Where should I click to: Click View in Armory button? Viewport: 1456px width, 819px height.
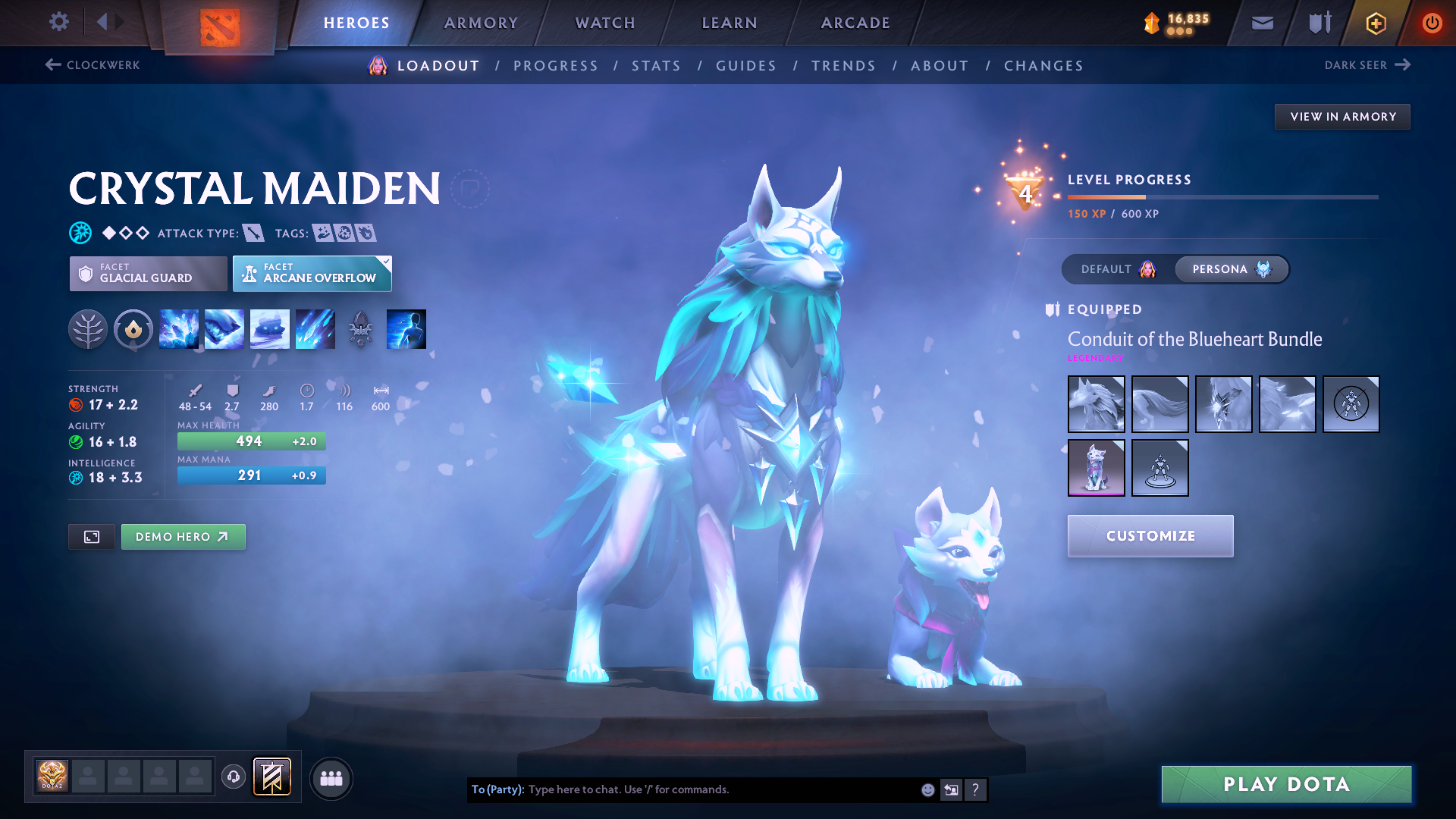pos(1342,117)
